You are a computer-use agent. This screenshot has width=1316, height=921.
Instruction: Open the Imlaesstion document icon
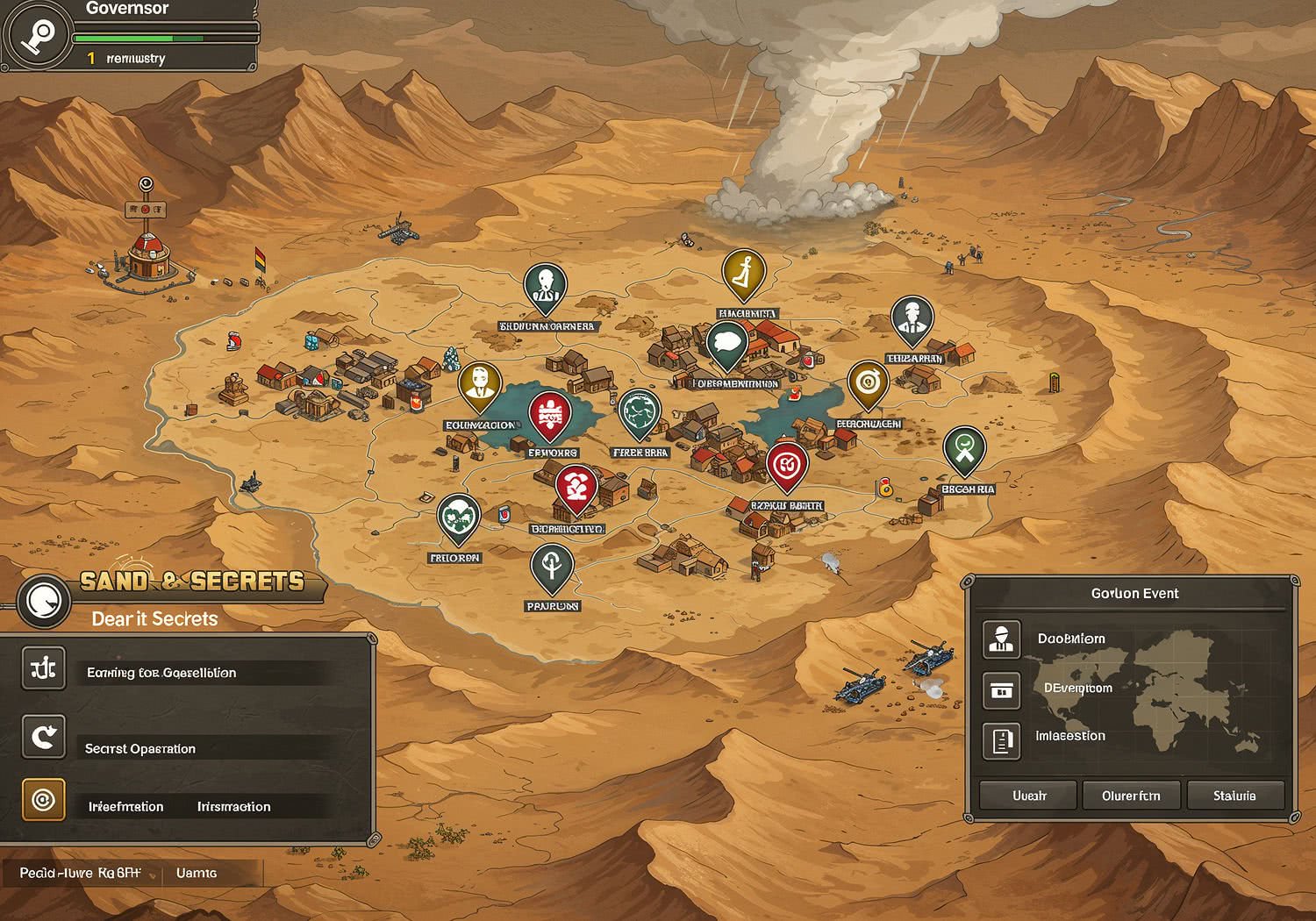(1001, 741)
